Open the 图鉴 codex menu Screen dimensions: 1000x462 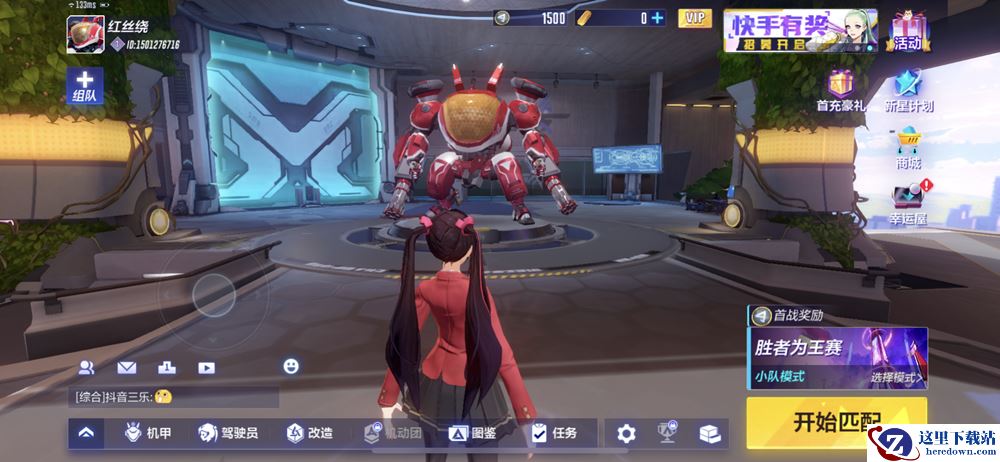(x=472, y=433)
